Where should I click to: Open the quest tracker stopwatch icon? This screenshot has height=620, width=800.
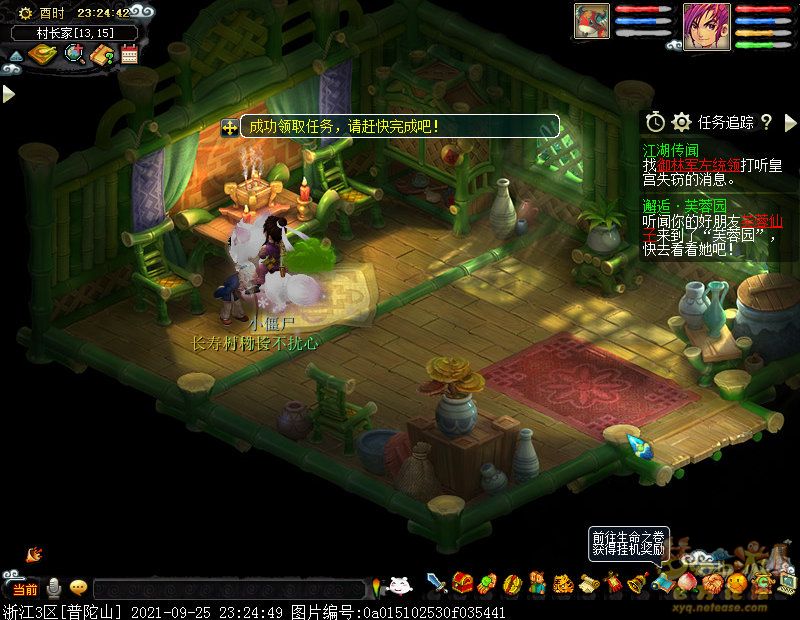pos(655,122)
